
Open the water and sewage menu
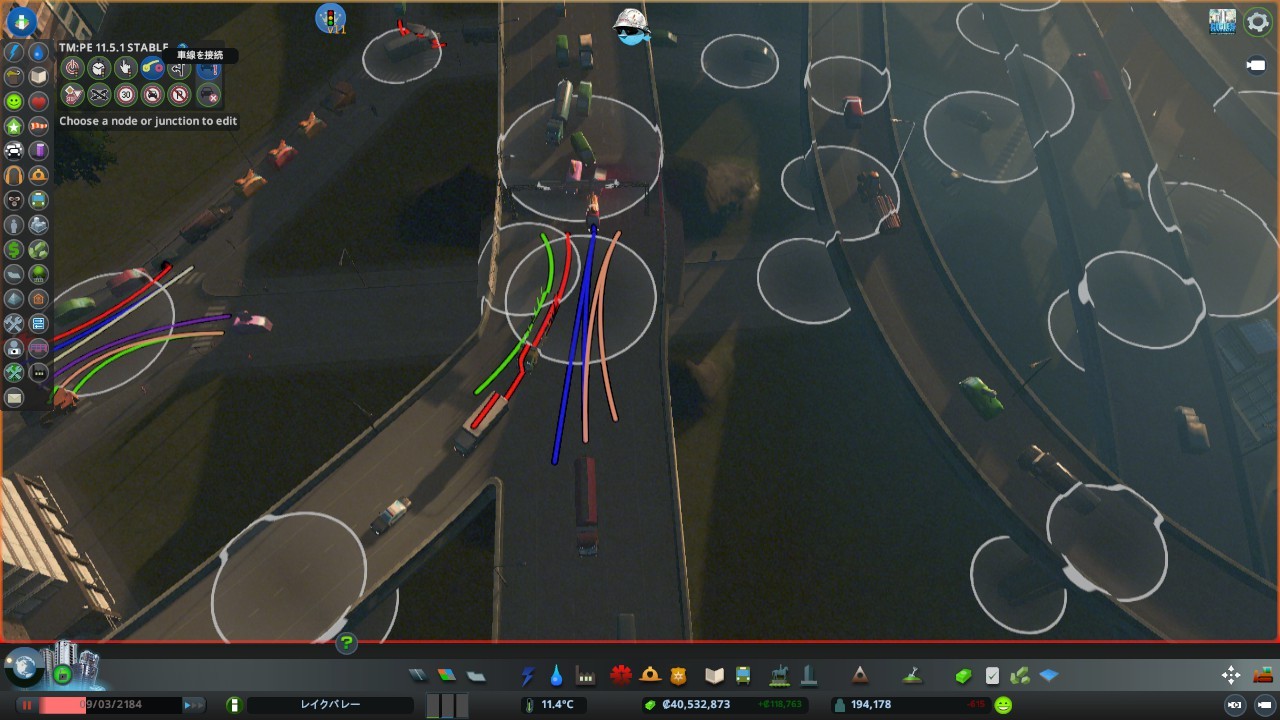[x=556, y=676]
